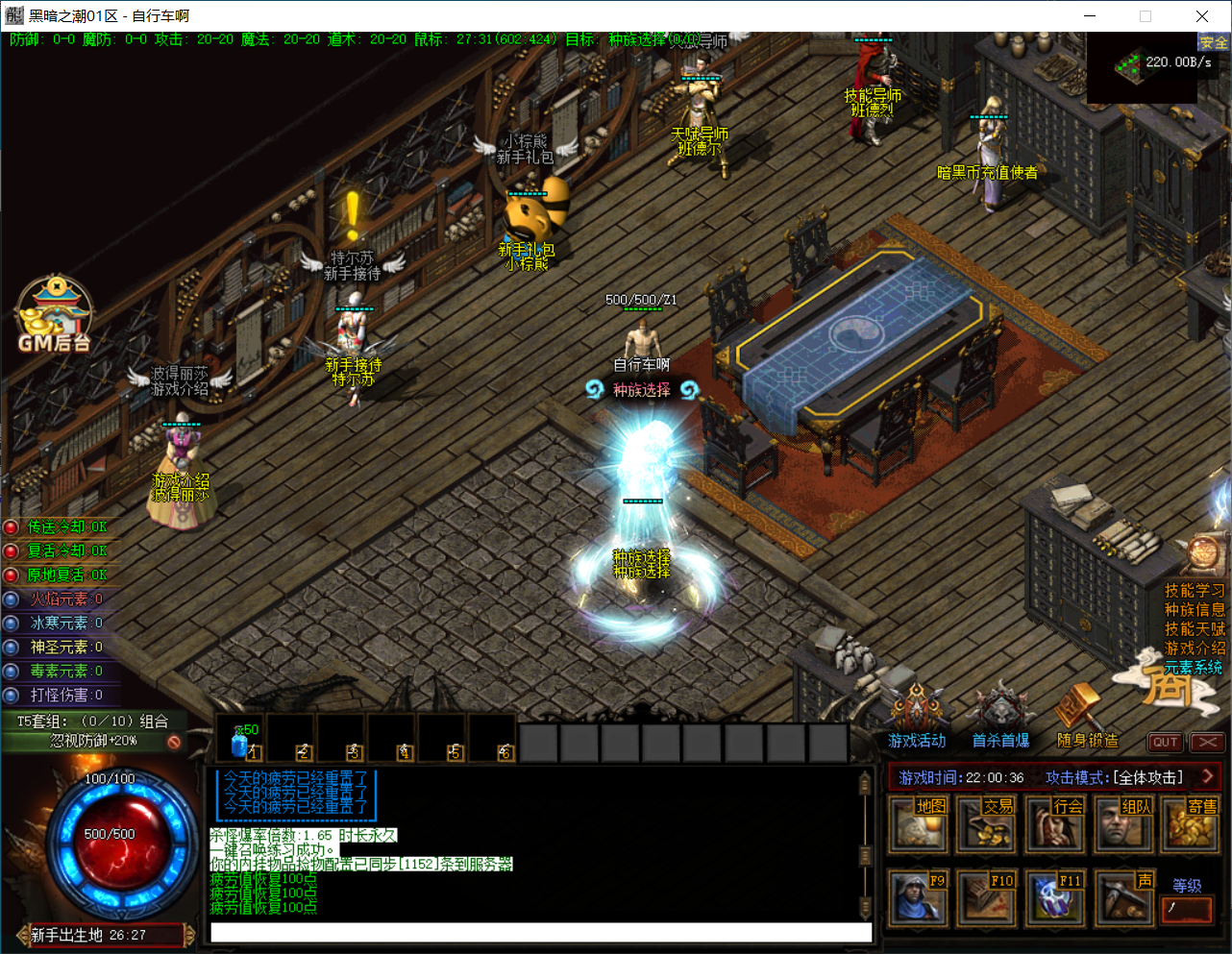Image resolution: width=1232 pixels, height=954 pixels.
Task: Open the F10 bag chest button
Action: (x=986, y=897)
